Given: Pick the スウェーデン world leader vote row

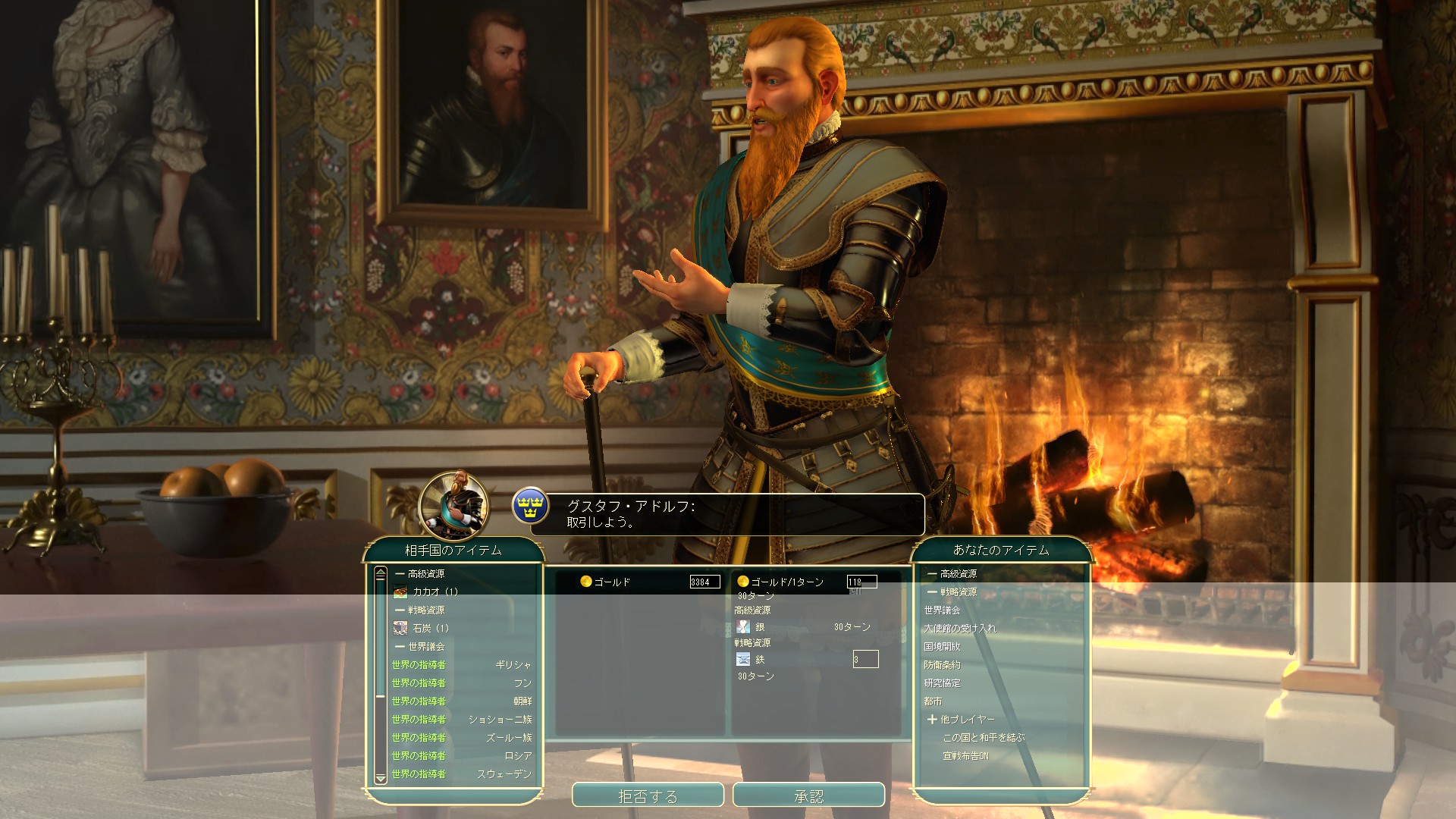Looking at the screenshot, I should tap(461, 773).
